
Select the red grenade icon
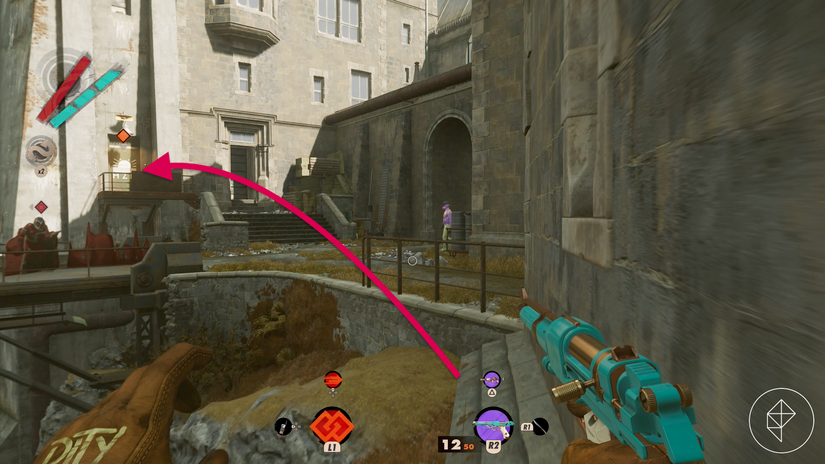(x=333, y=379)
